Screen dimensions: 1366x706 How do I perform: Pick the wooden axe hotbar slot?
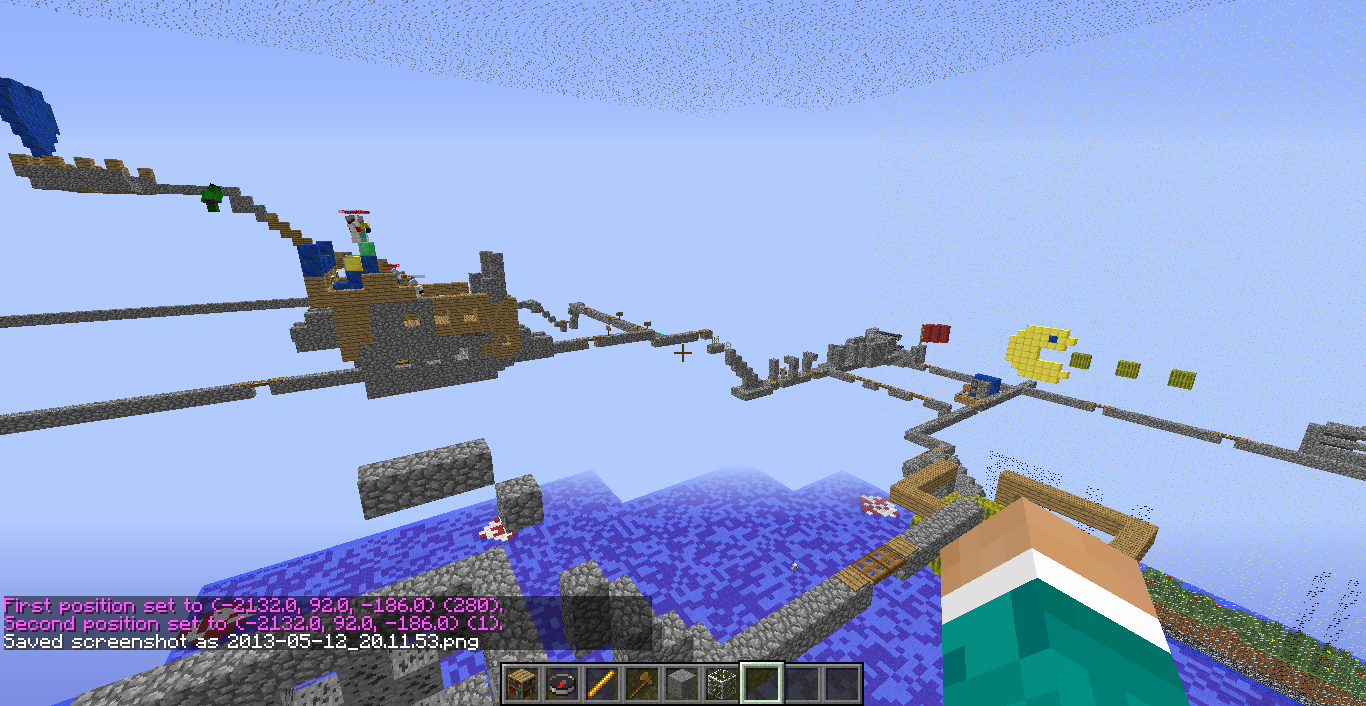[641, 684]
